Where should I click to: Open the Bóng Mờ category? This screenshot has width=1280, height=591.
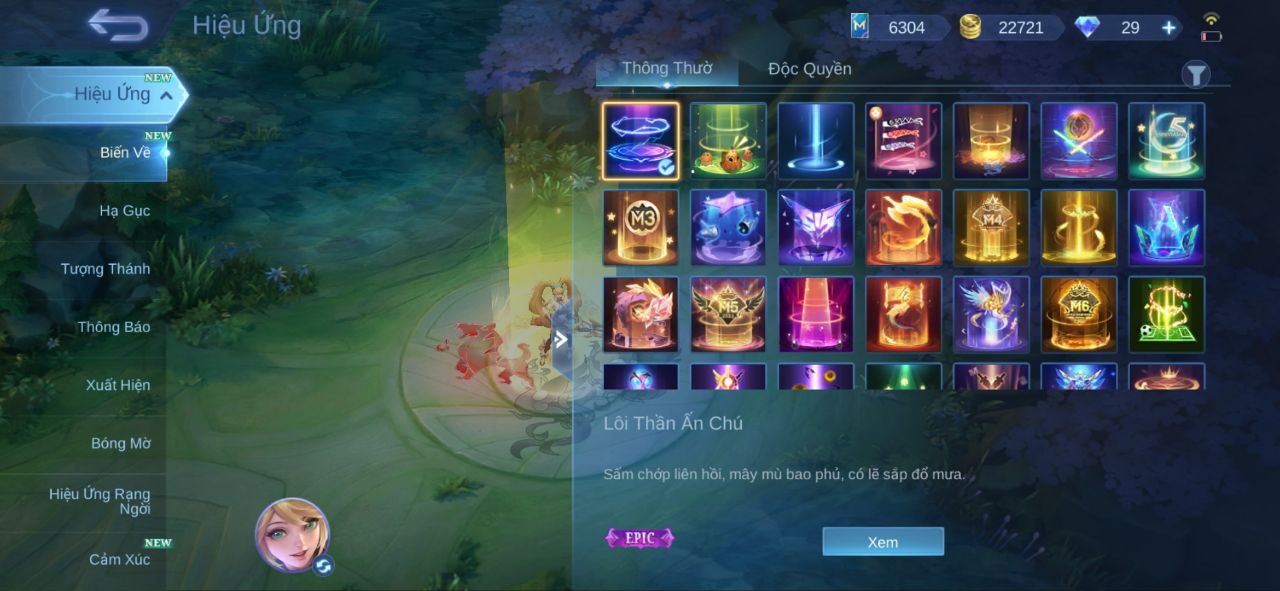coord(120,443)
